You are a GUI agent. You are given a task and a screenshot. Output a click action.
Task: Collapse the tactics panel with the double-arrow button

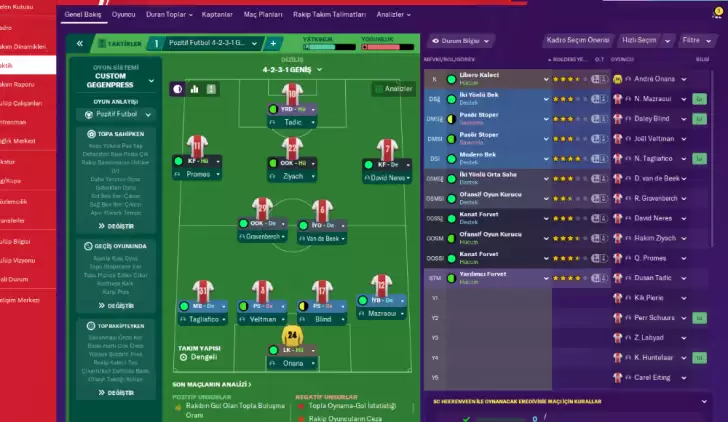tap(78, 44)
